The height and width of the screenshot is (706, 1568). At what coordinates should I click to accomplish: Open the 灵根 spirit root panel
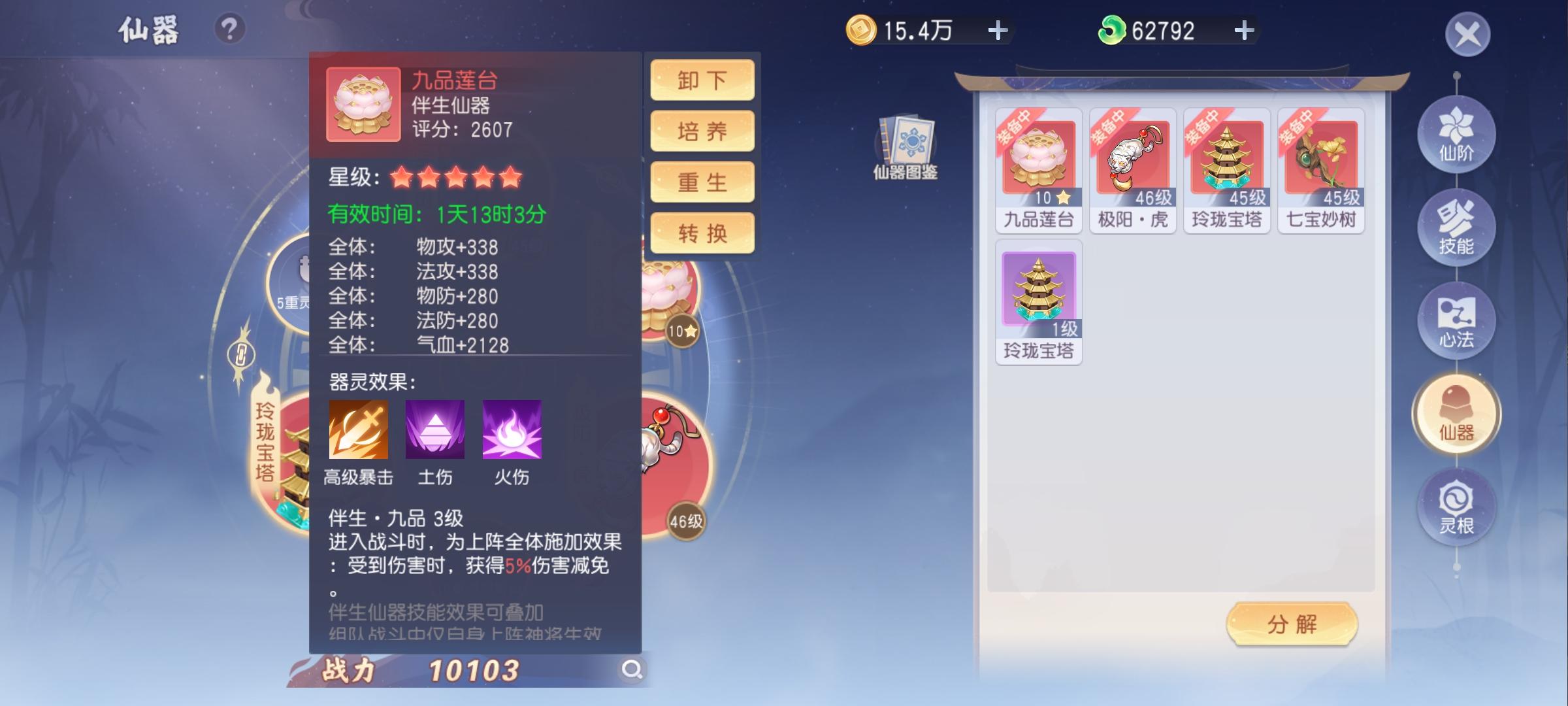(1456, 505)
